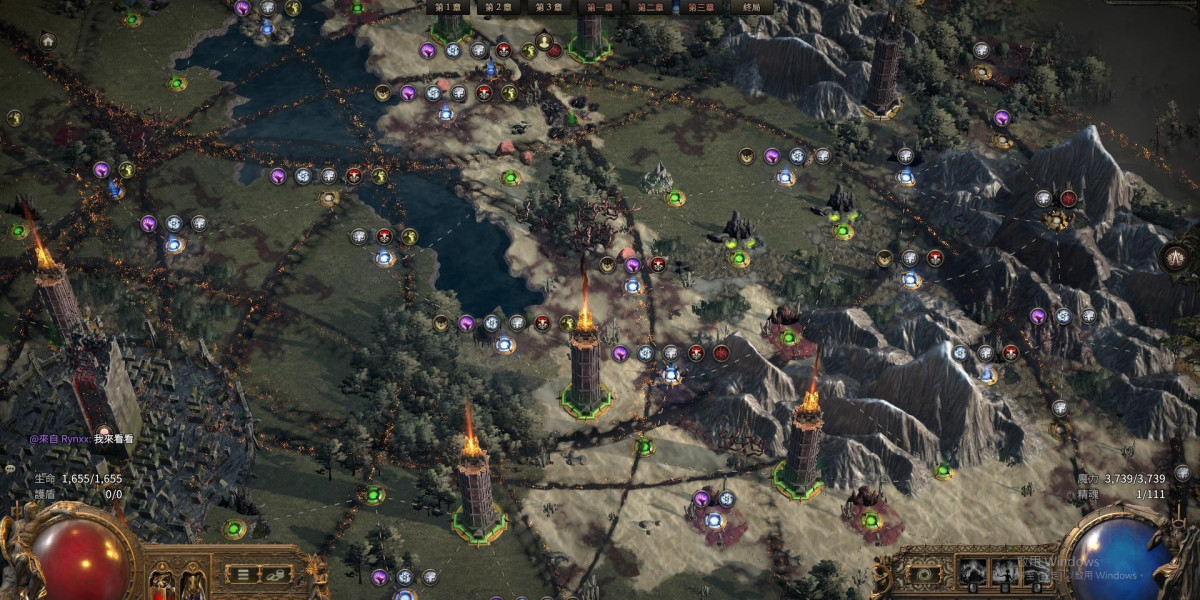Open the 第3章 act tab
Viewport: 1200px width, 600px height.
[548, 7]
